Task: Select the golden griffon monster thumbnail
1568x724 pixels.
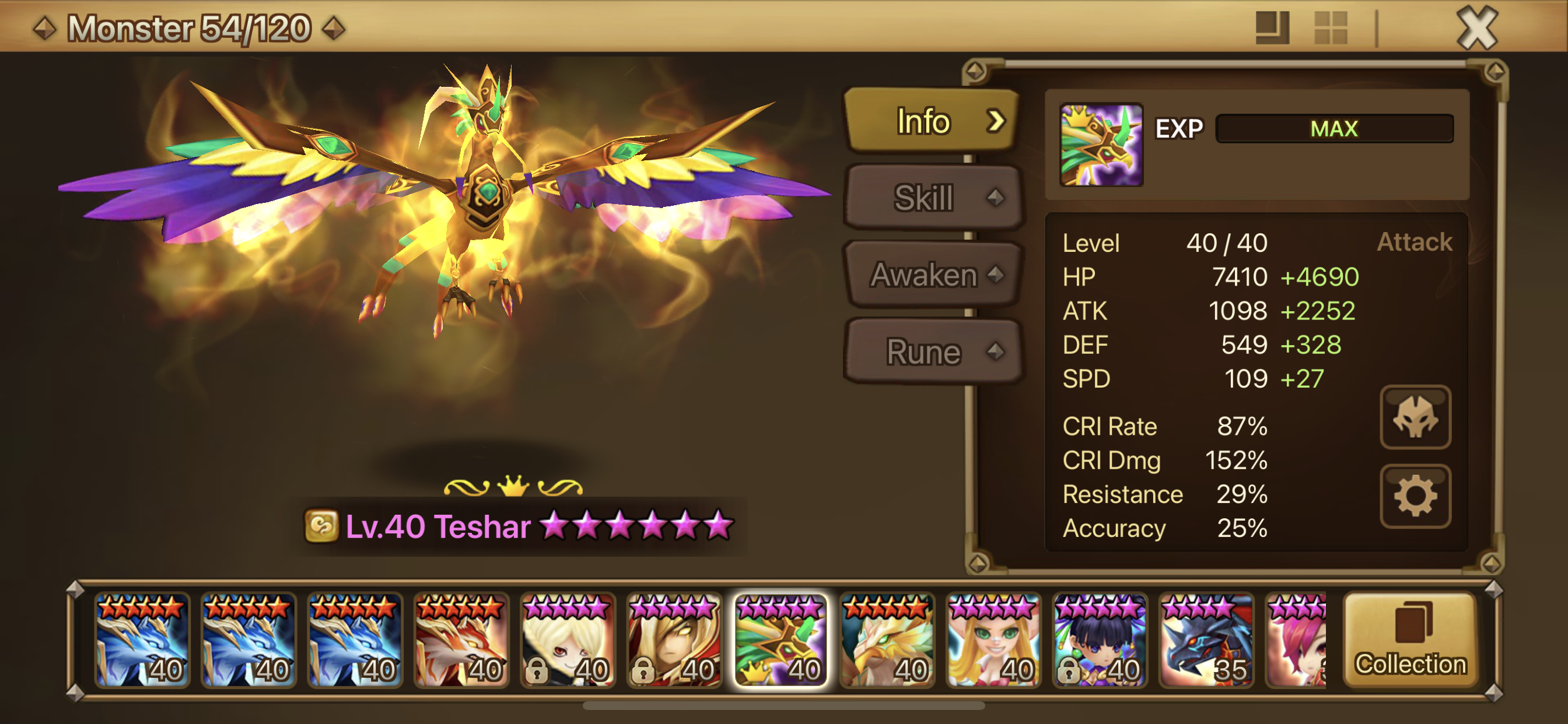Action: tap(887, 640)
